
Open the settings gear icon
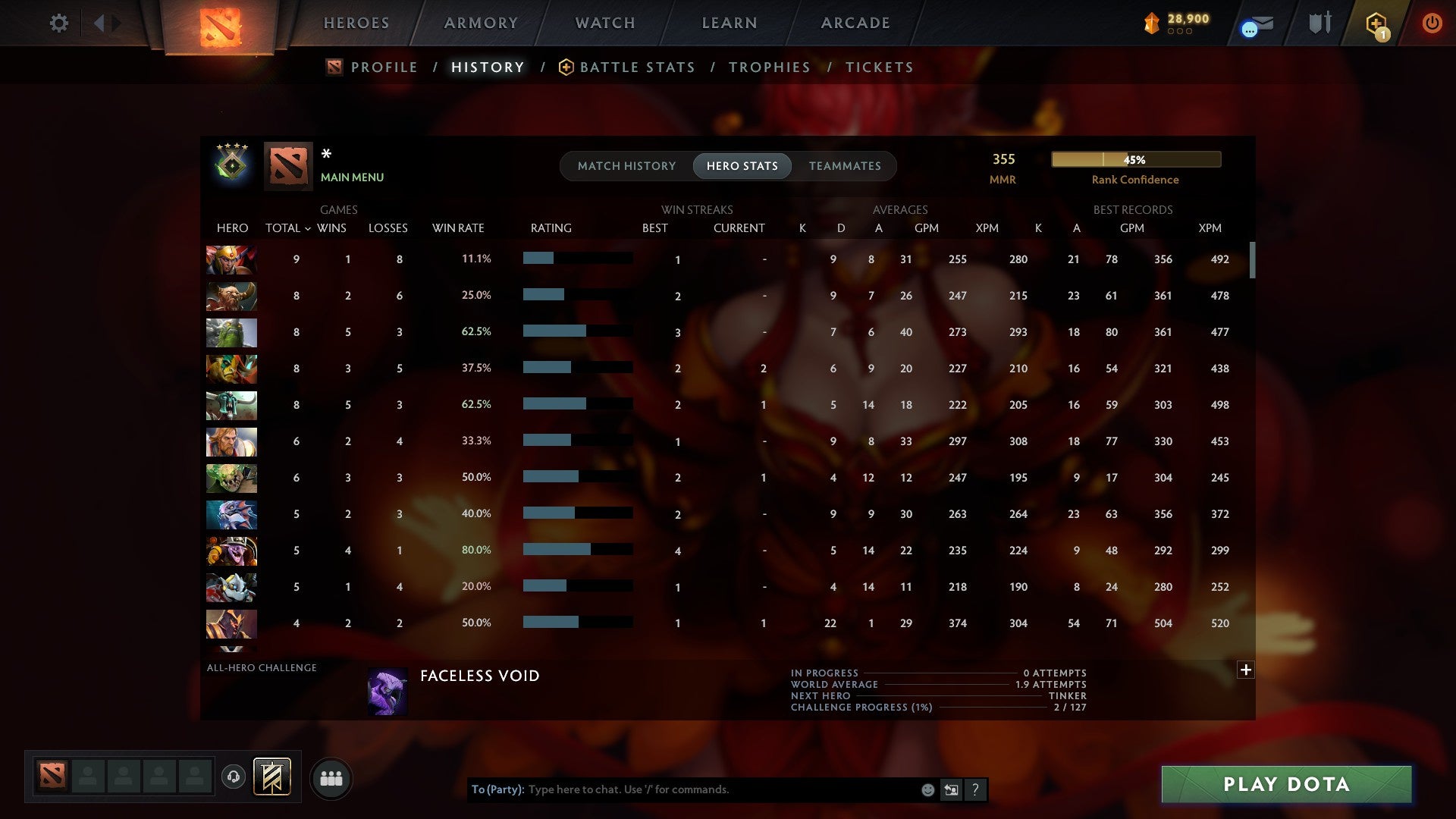(58, 23)
